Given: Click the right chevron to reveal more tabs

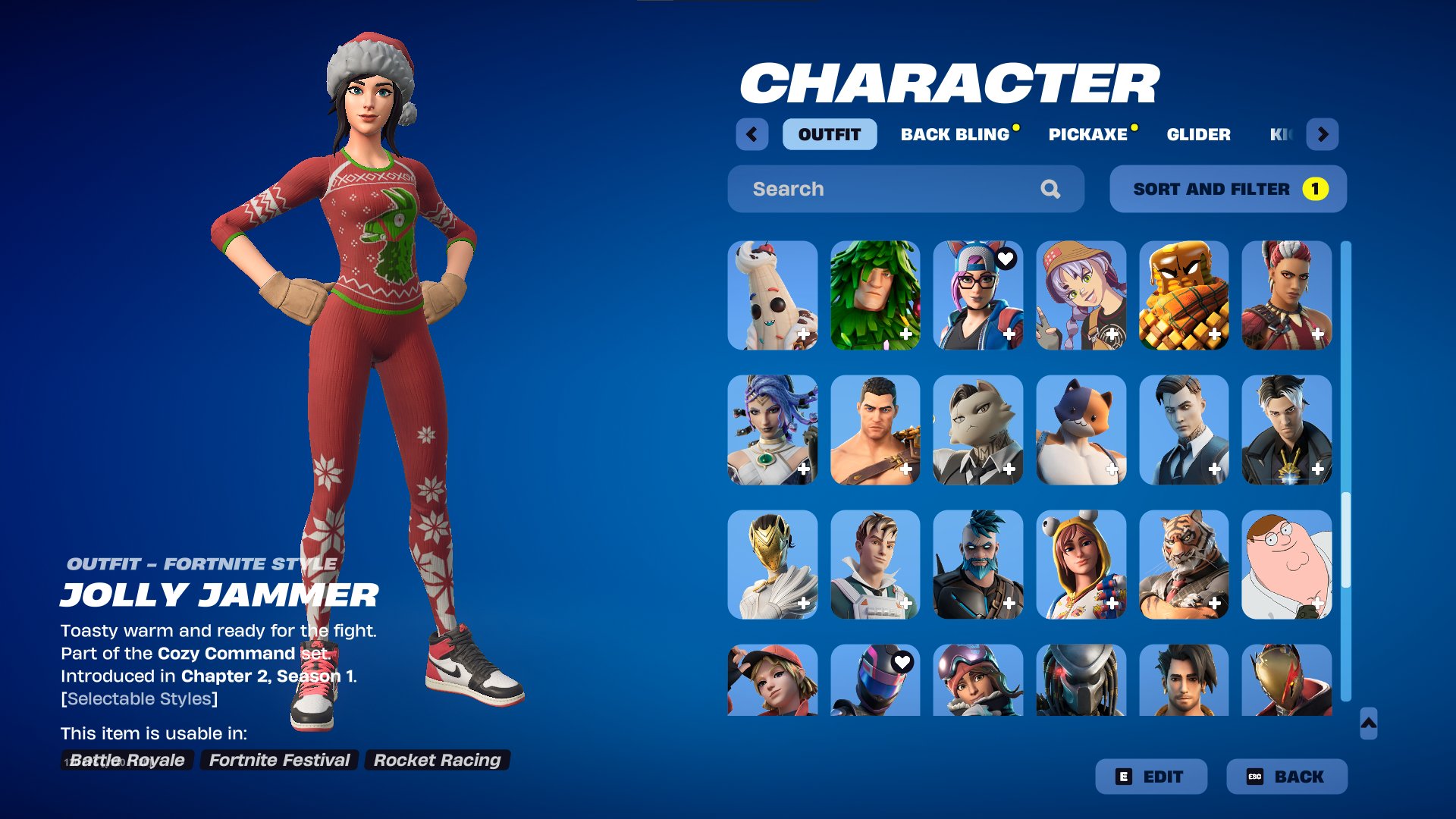Looking at the screenshot, I should 1323,134.
